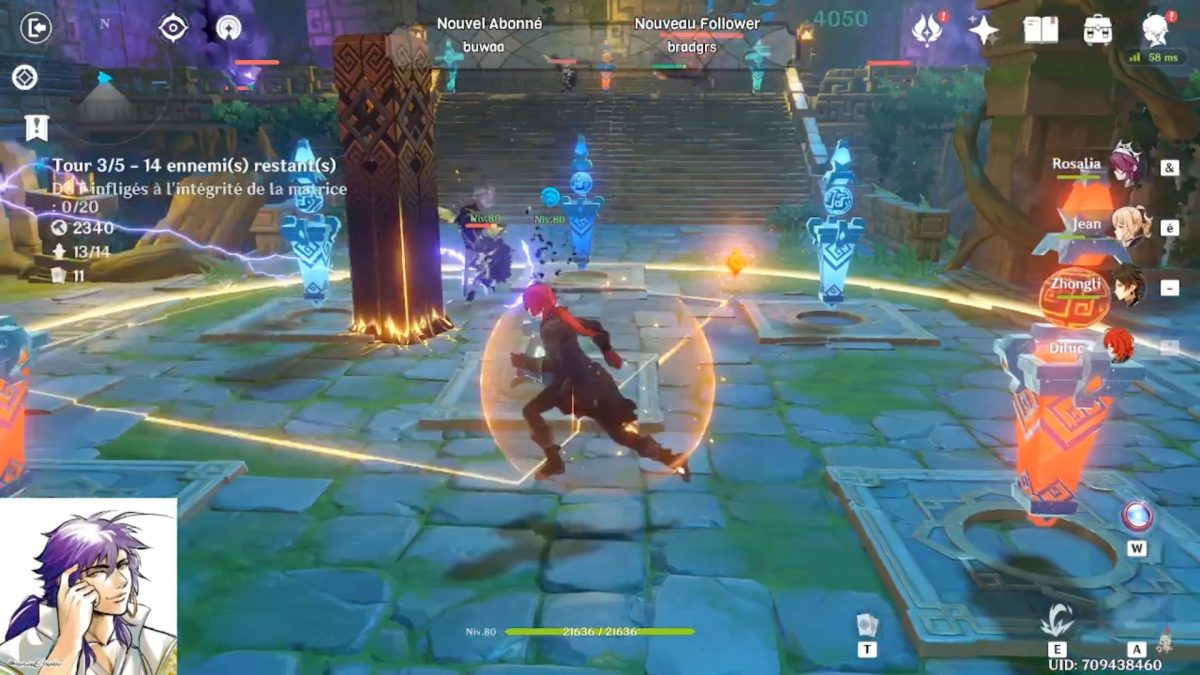This screenshot has width=1200, height=675.
Task: Click the exit domain door icon
Action: pos(35,28)
